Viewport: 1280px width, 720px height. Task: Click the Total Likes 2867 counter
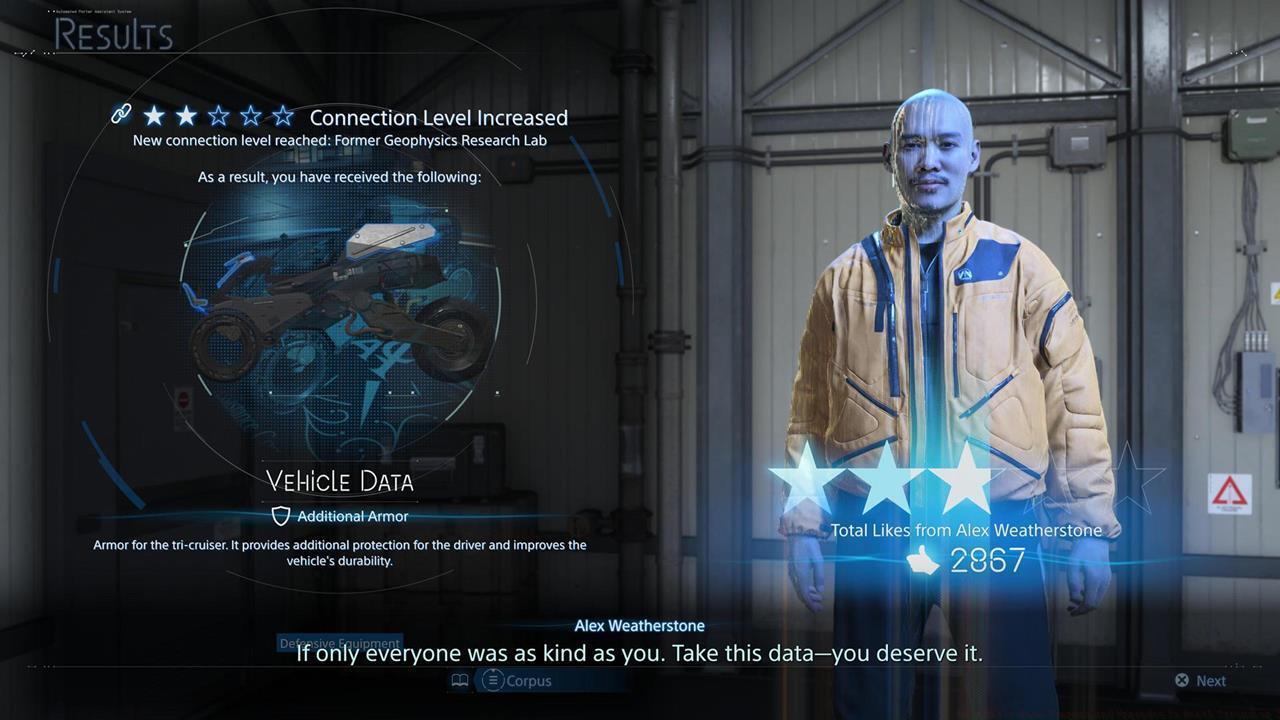click(x=989, y=561)
